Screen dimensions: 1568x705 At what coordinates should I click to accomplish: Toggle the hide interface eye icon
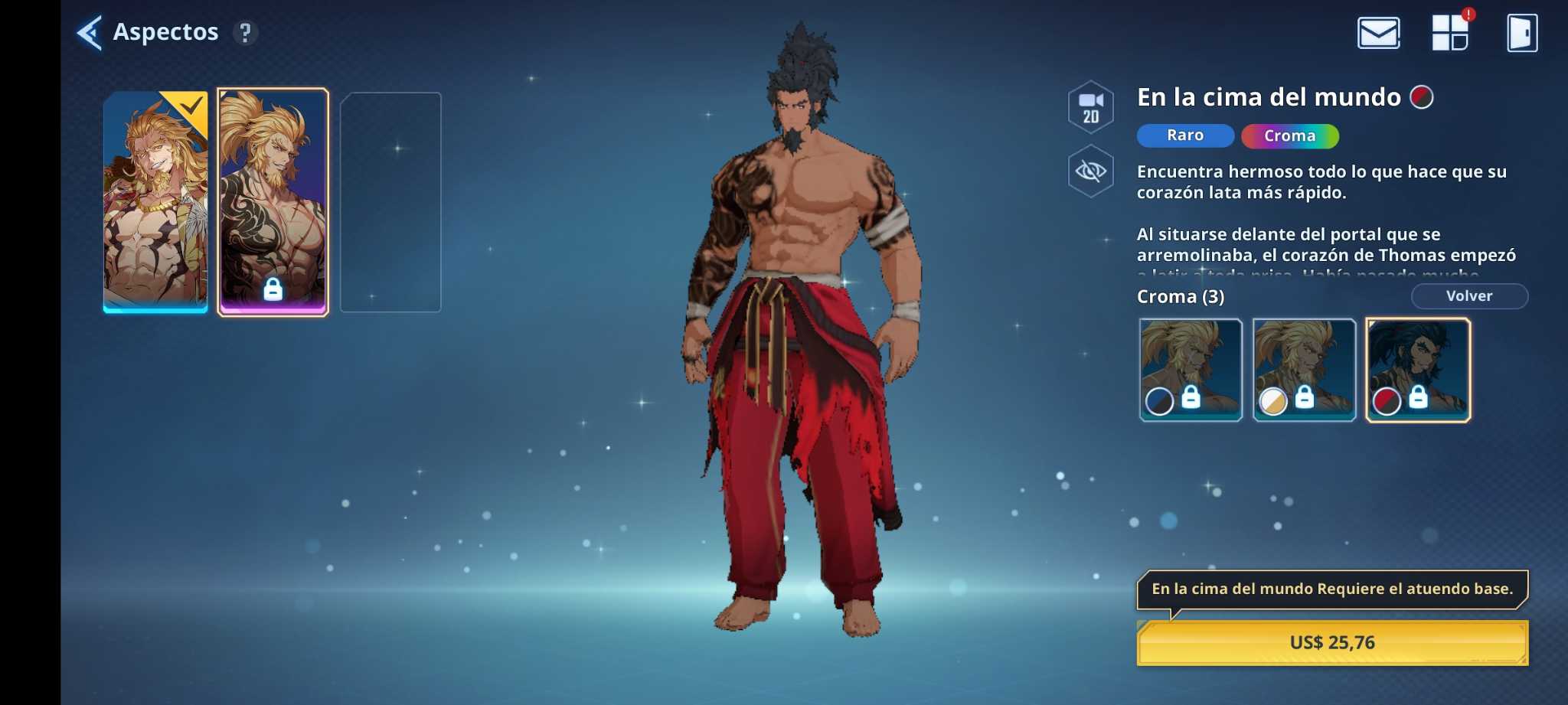[x=1090, y=171]
